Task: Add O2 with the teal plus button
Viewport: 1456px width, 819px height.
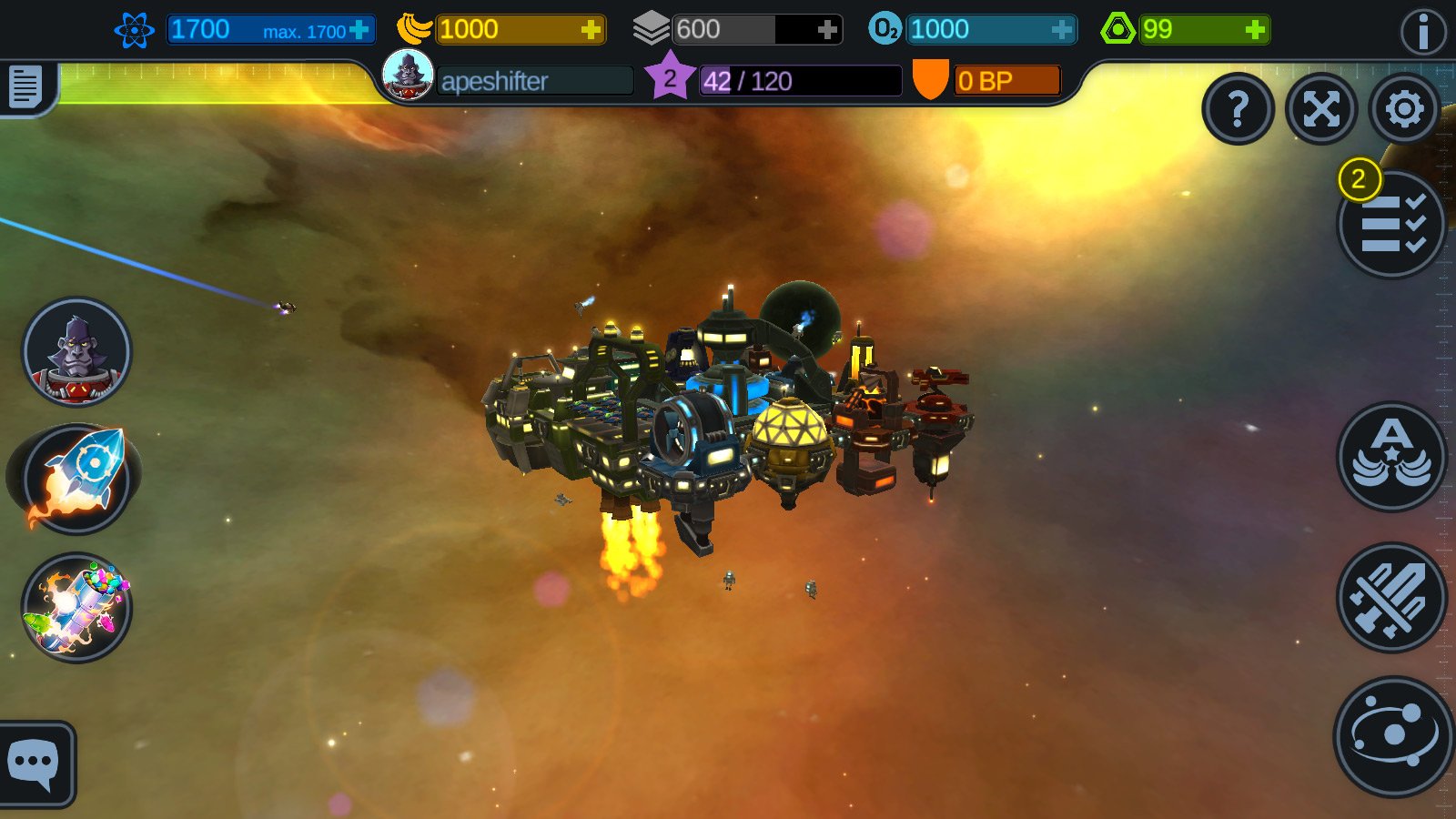Action: [x=1062, y=29]
